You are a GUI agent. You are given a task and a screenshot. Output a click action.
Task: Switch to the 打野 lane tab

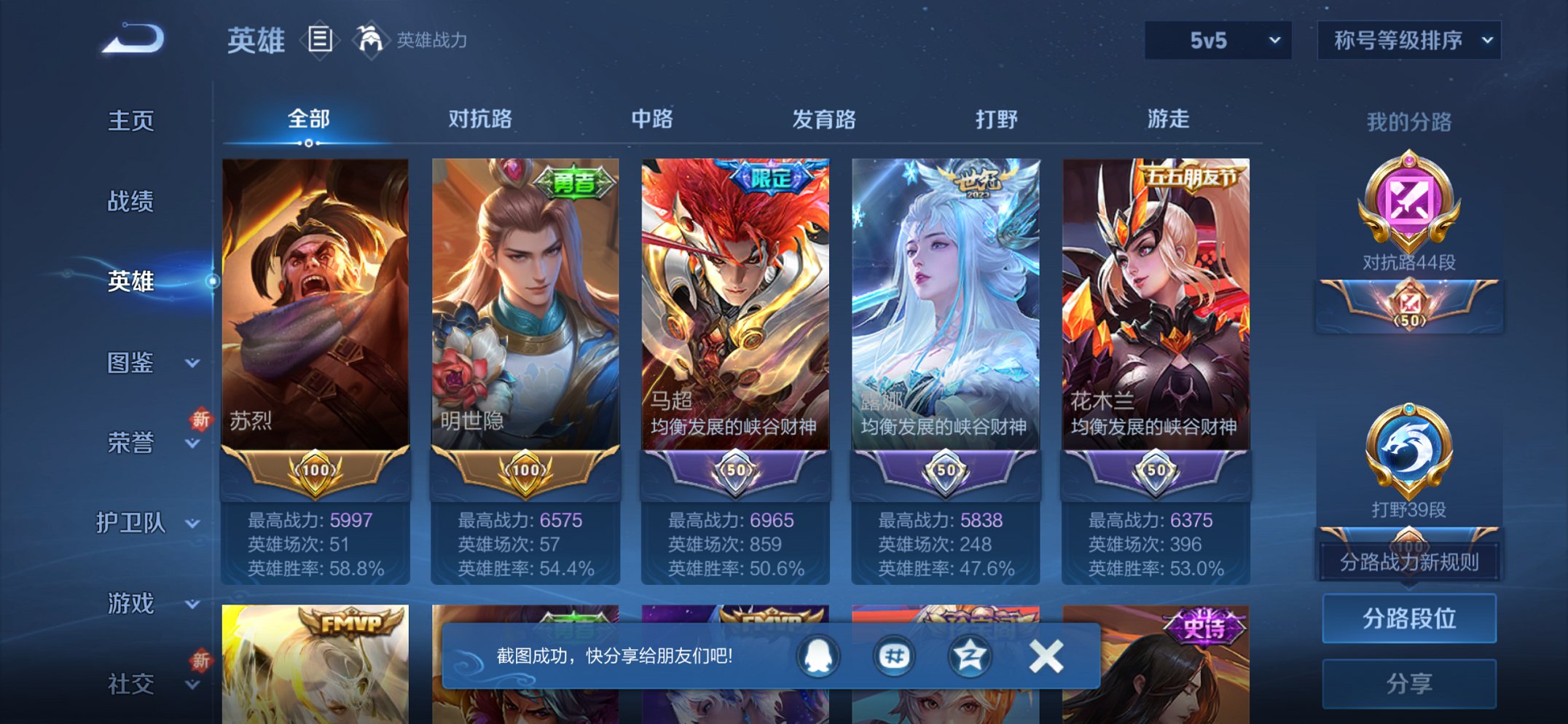pyautogui.click(x=997, y=119)
